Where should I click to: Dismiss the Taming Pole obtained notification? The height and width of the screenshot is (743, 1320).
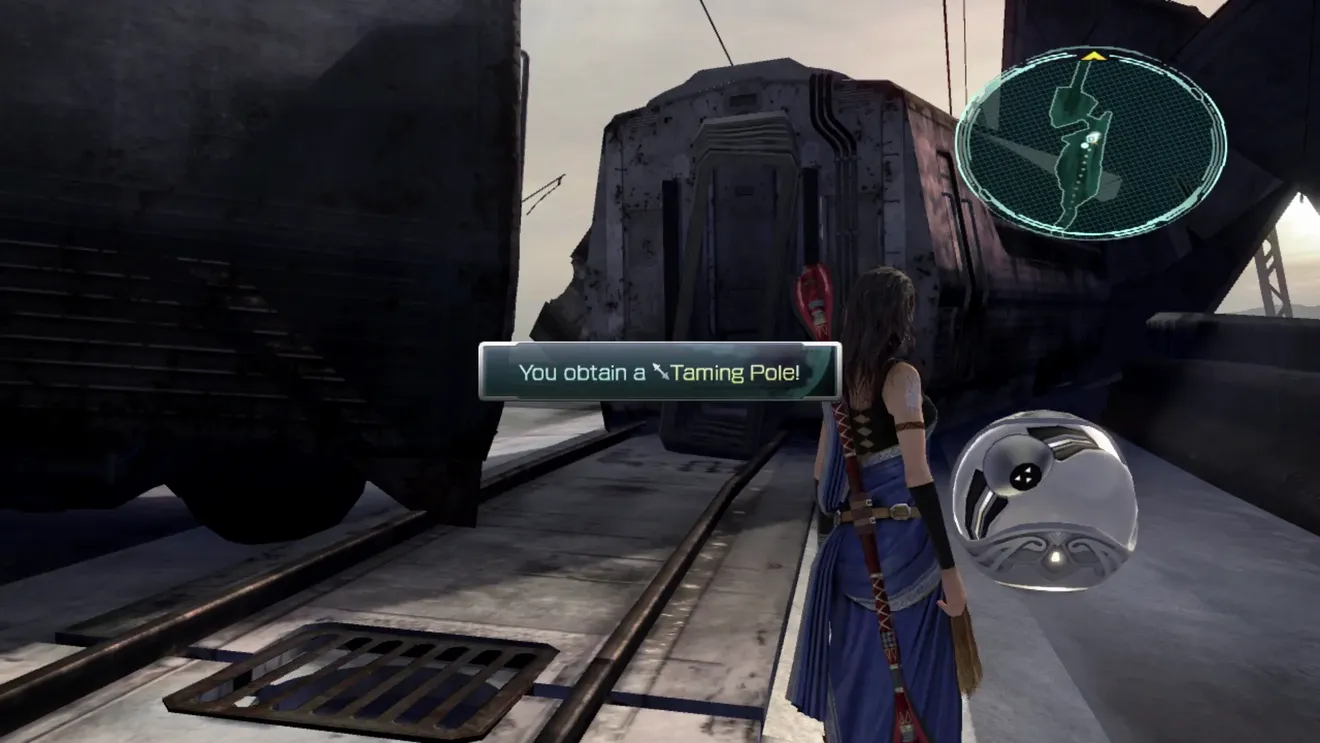tap(659, 372)
